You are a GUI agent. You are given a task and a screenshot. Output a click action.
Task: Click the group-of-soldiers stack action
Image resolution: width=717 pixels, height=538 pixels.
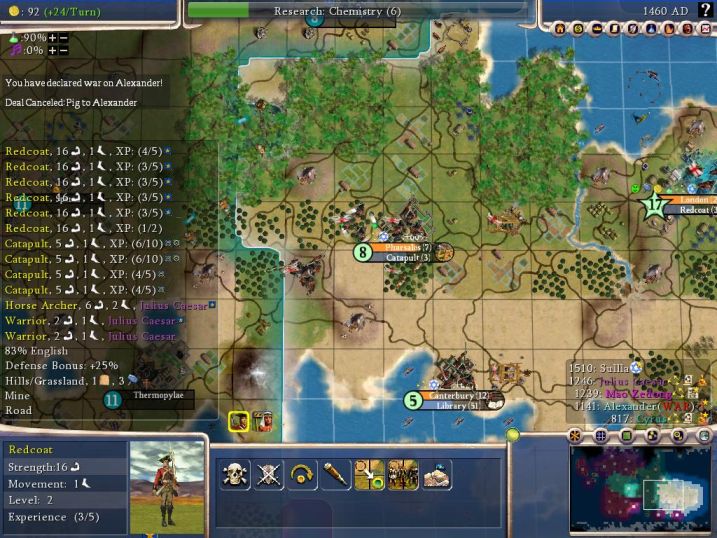(402, 475)
